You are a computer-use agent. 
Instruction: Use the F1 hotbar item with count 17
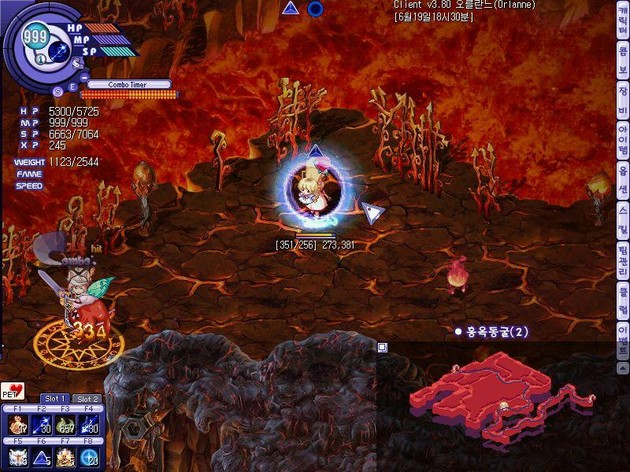point(17,426)
